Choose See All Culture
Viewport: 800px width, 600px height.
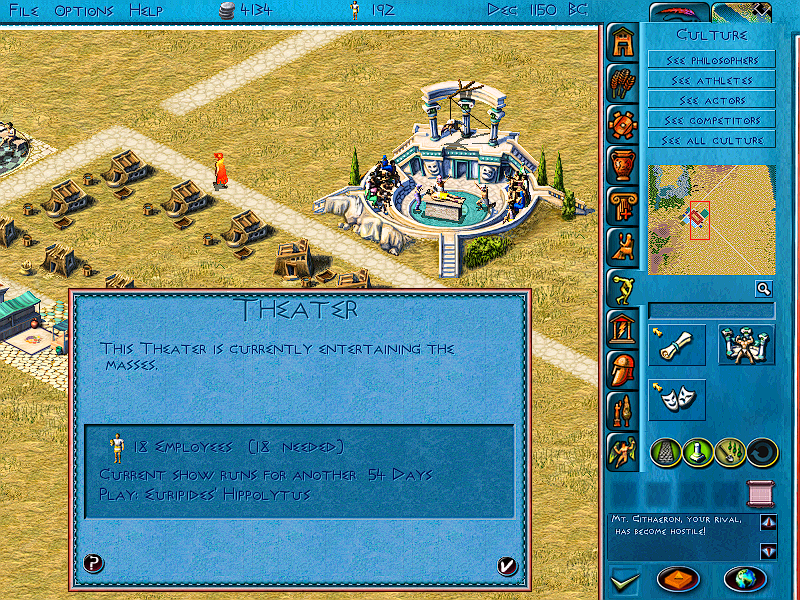711,140
